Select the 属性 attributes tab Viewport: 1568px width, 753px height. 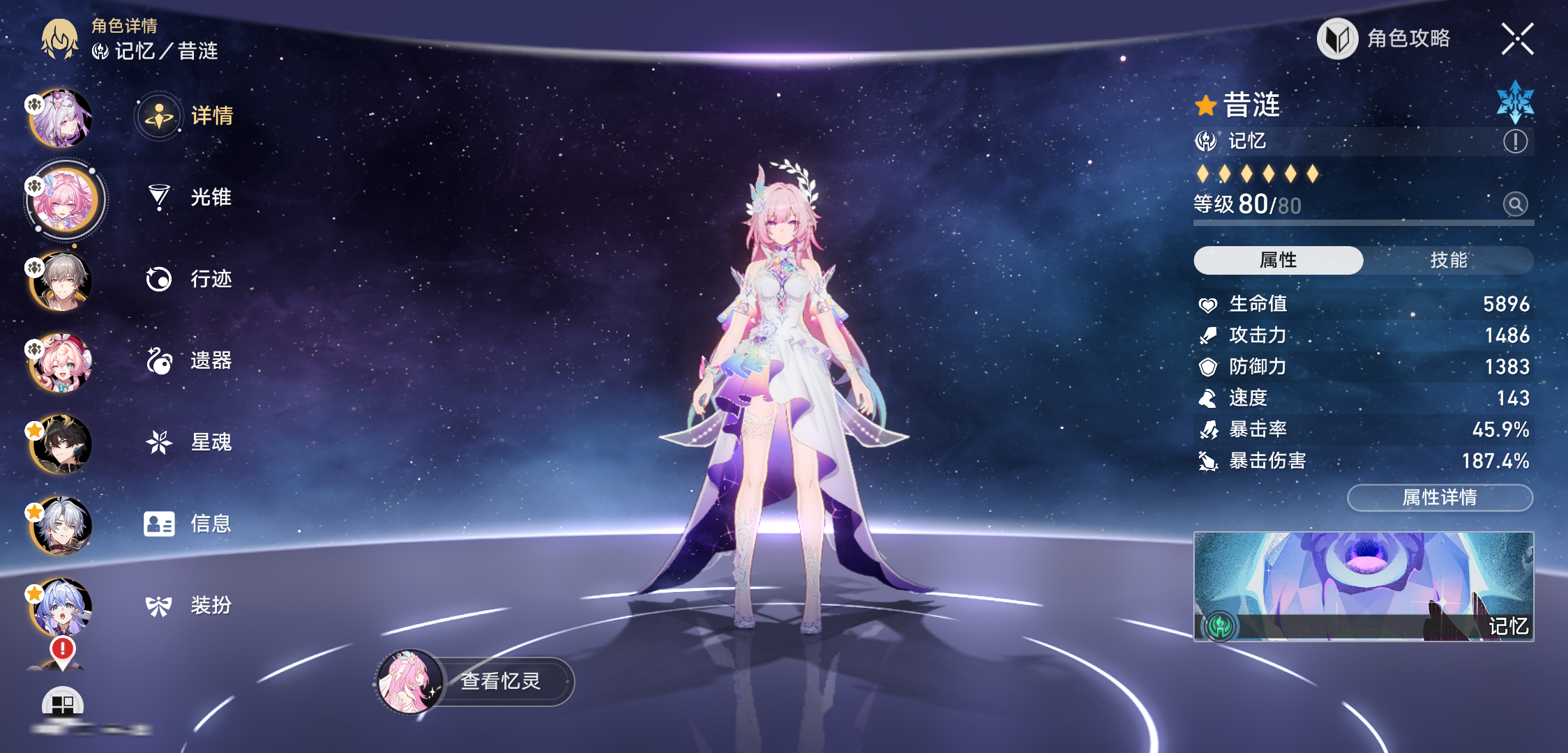(x=1278, y=260)
